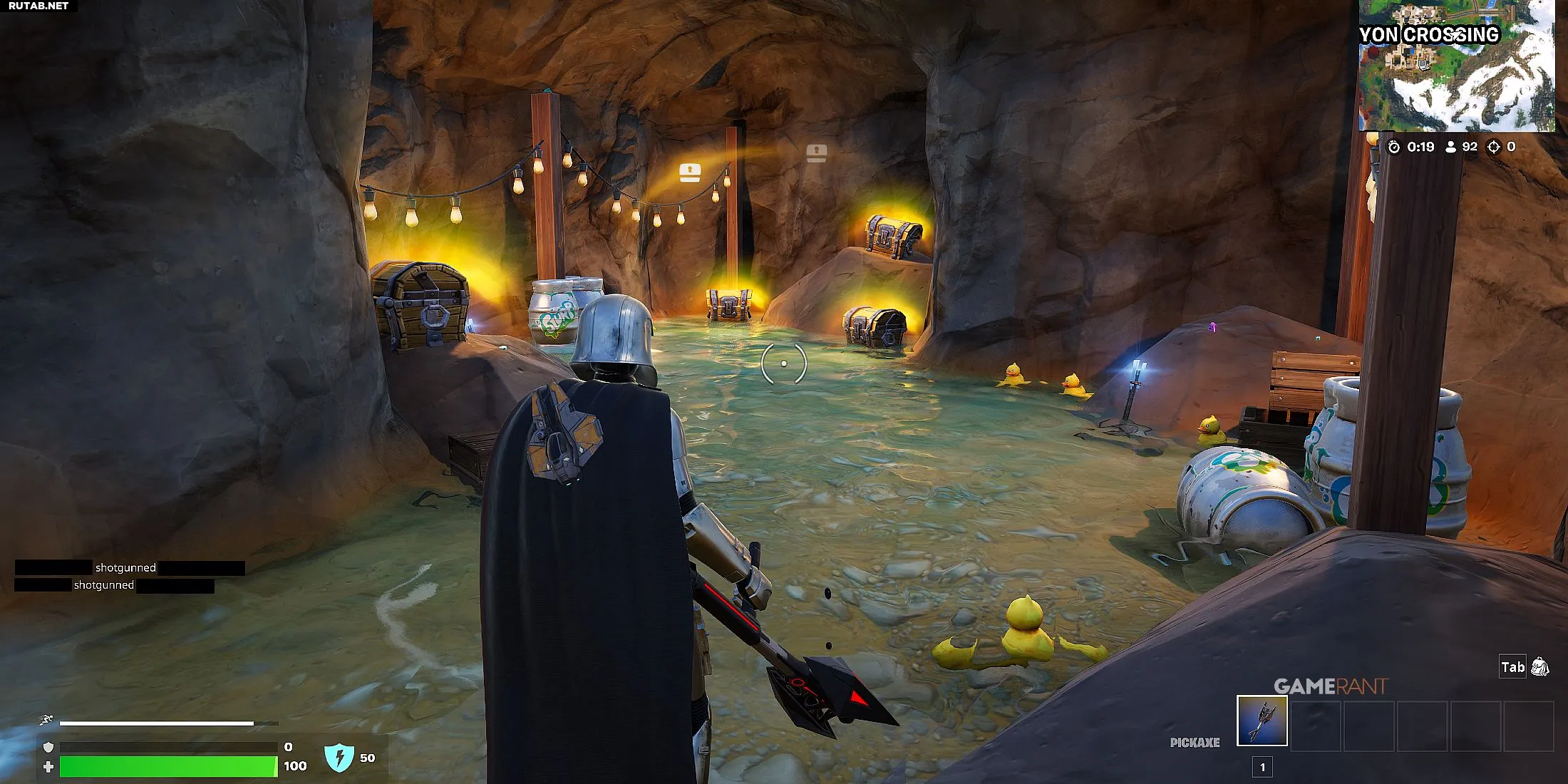Open the backpack inventory icon
The width and height of the screenshot is (1568, 784).
[1539, 667]
